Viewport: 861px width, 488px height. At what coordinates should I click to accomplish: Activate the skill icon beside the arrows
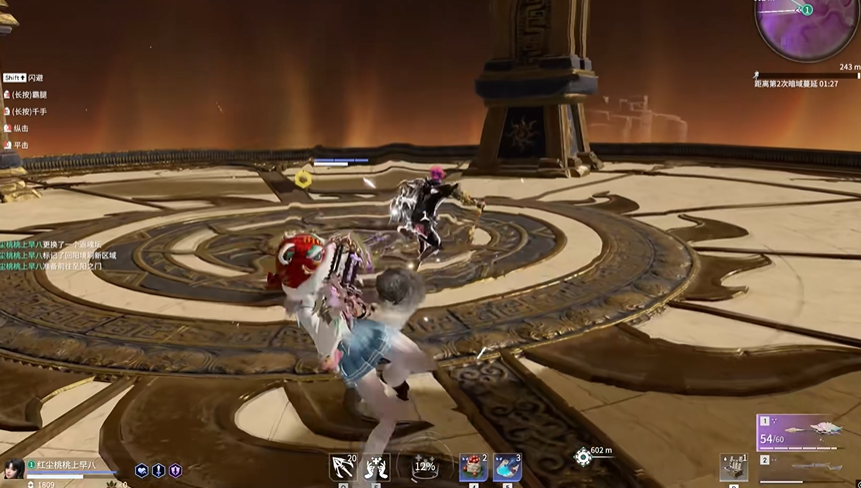[x=376, y=467]
